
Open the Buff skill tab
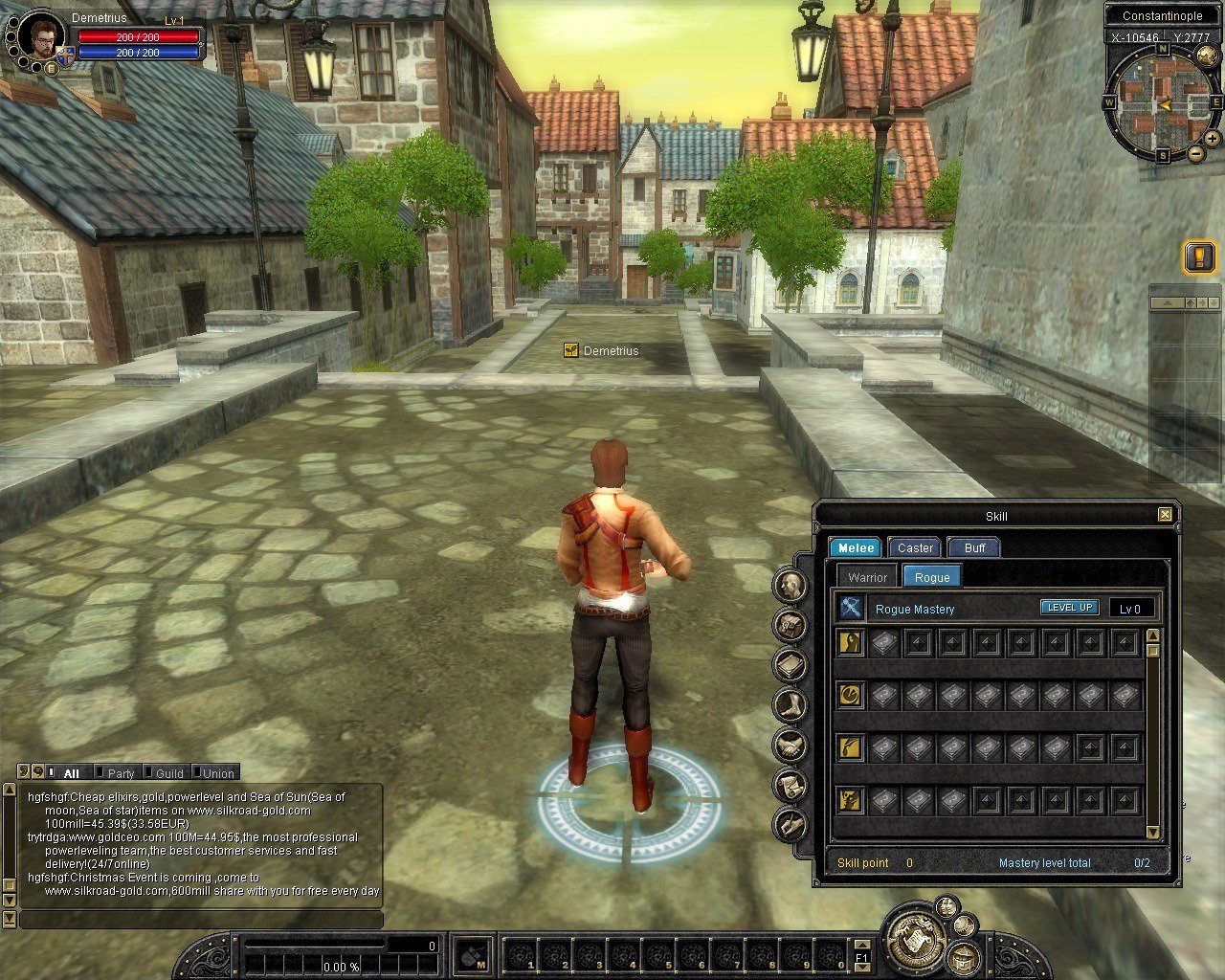(974, 548)
